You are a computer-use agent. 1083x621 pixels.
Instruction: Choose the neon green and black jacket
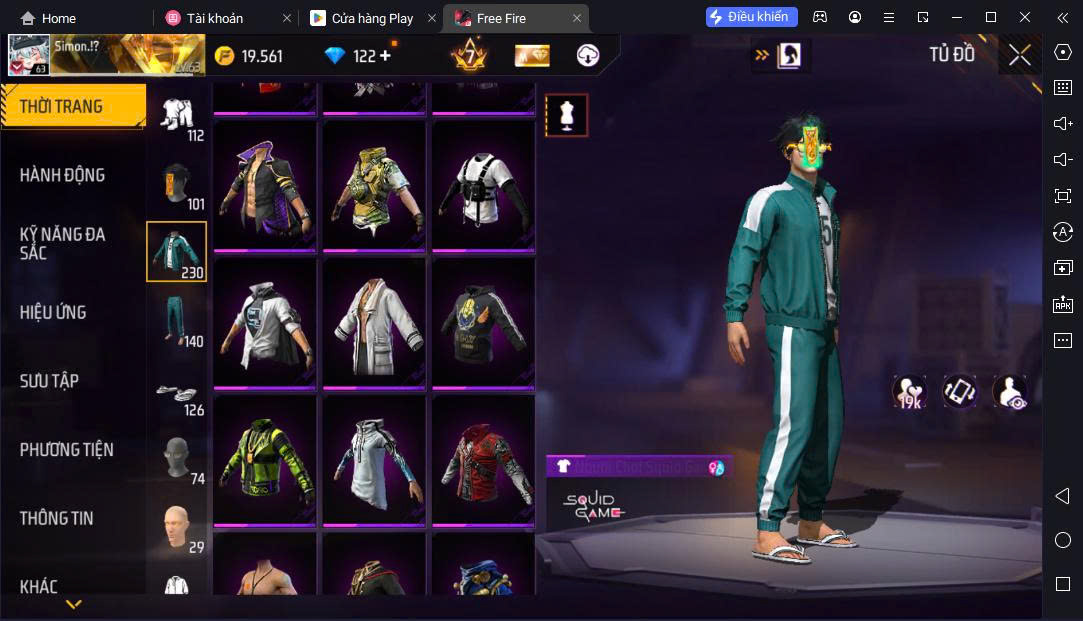coord(265,460)
